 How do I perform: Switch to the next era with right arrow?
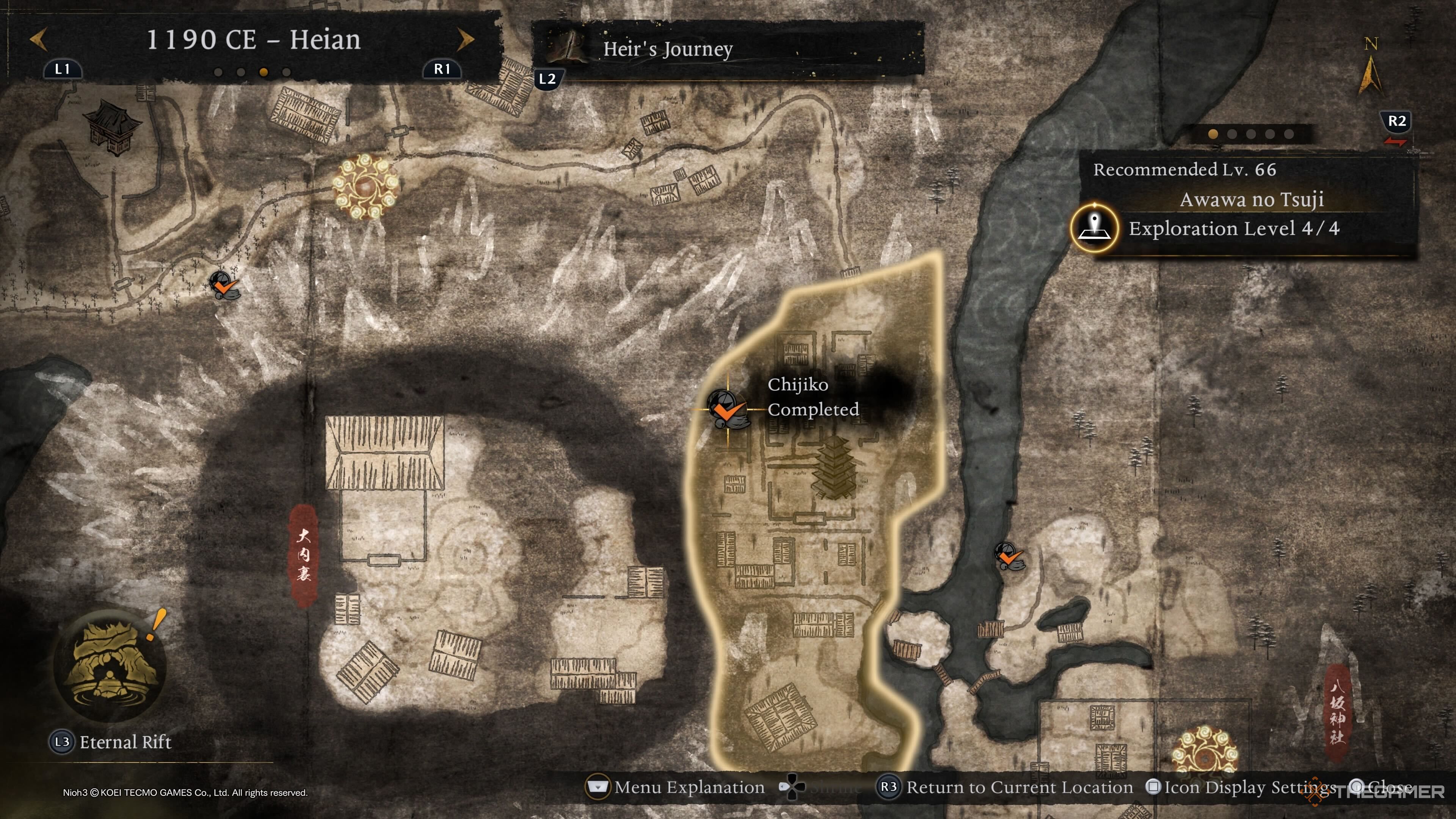(464, 39)
